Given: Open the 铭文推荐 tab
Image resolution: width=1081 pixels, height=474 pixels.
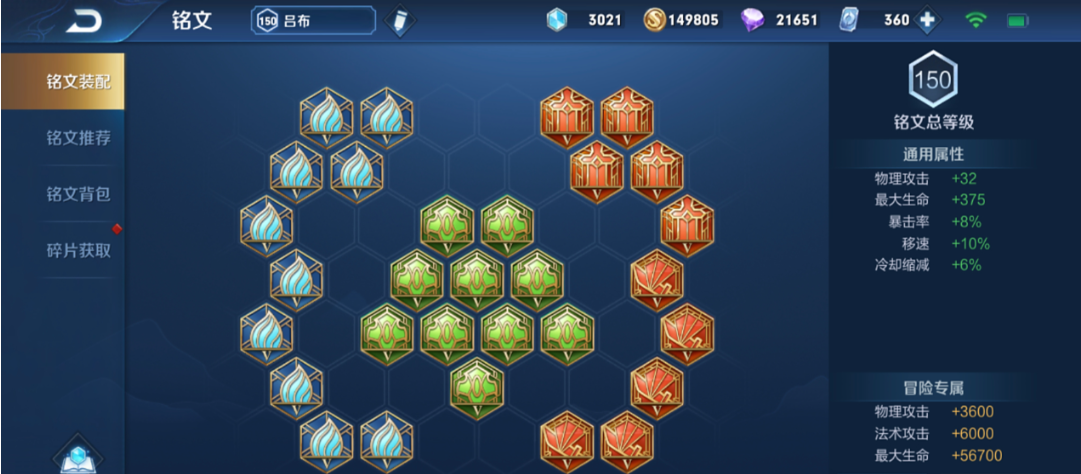Looking at the screenshot, I should [x=78, y=137].
